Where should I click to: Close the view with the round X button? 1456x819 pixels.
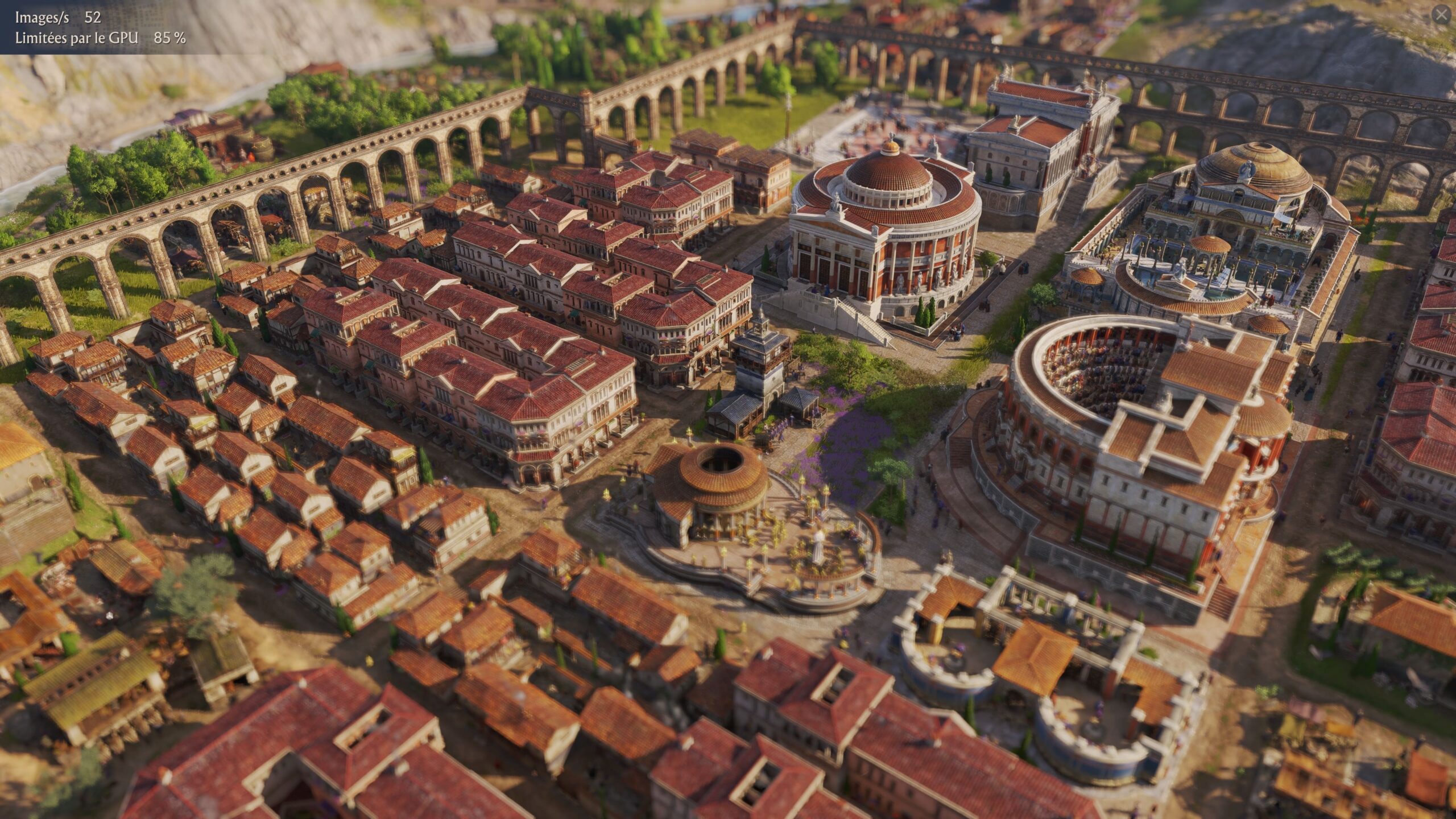tap(1441, 15)
